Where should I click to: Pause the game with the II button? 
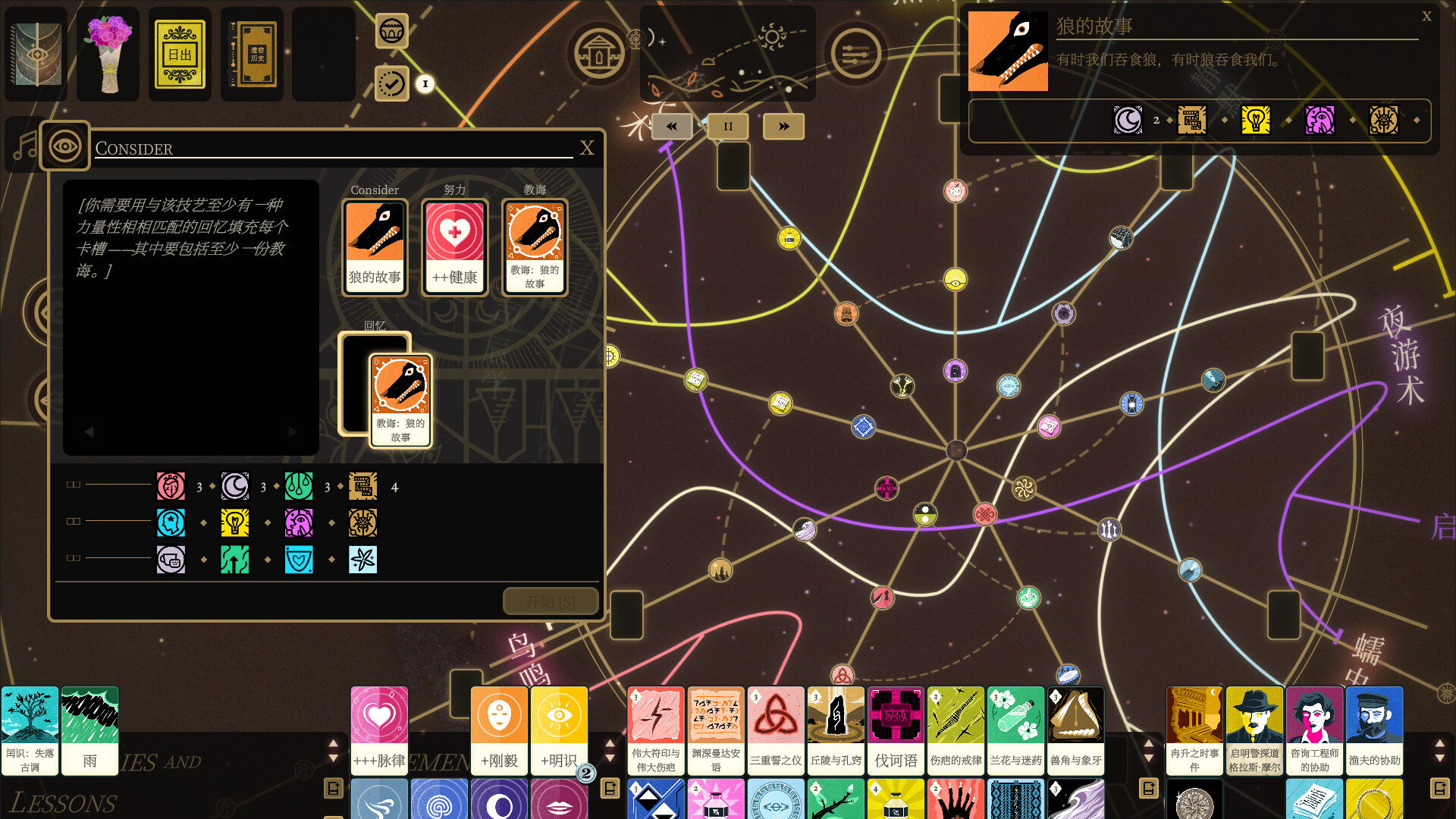click(x=727, y=126)
